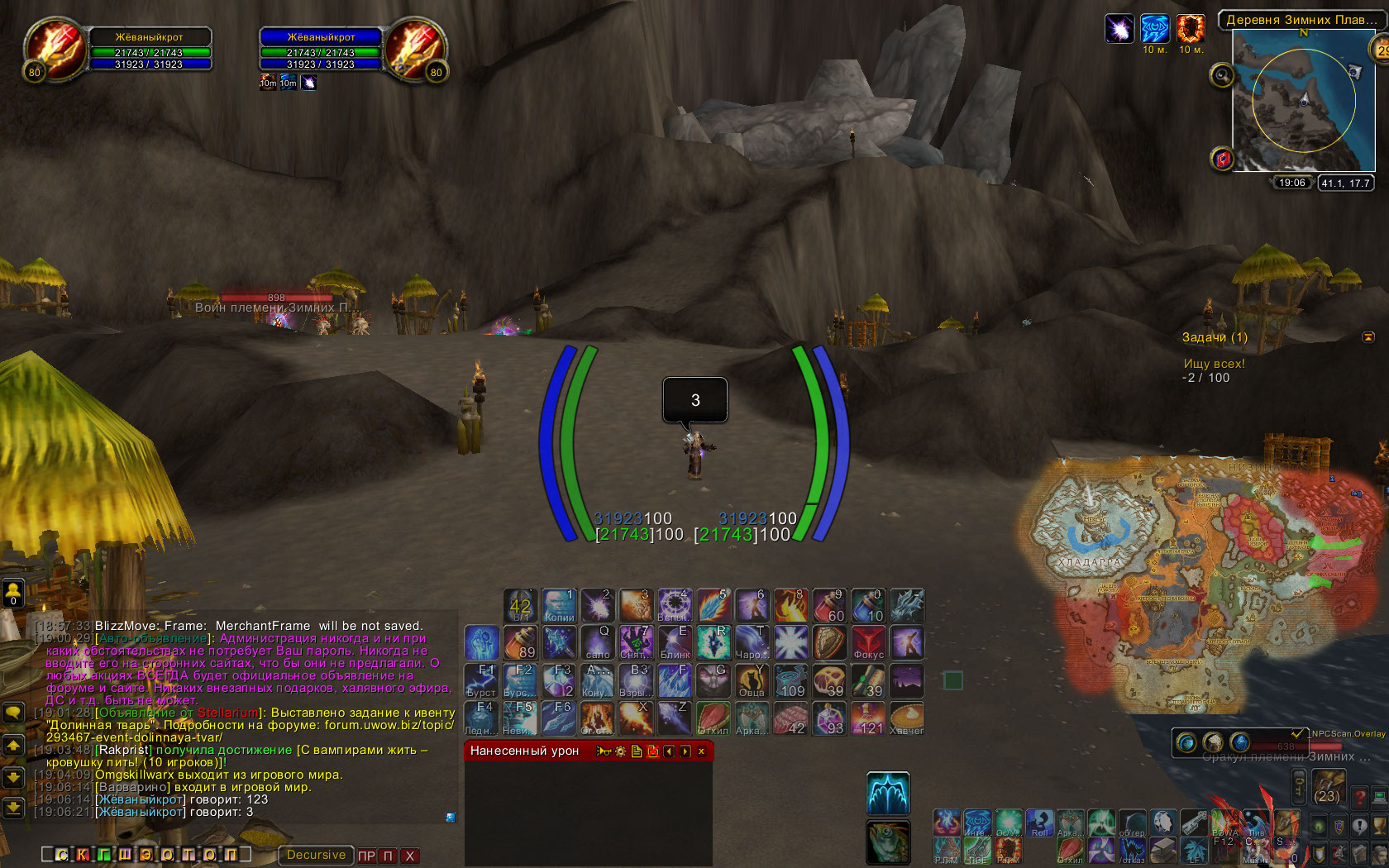Click the Decursive bar label
Screen dimensions: 1389x868
(316, 855)
